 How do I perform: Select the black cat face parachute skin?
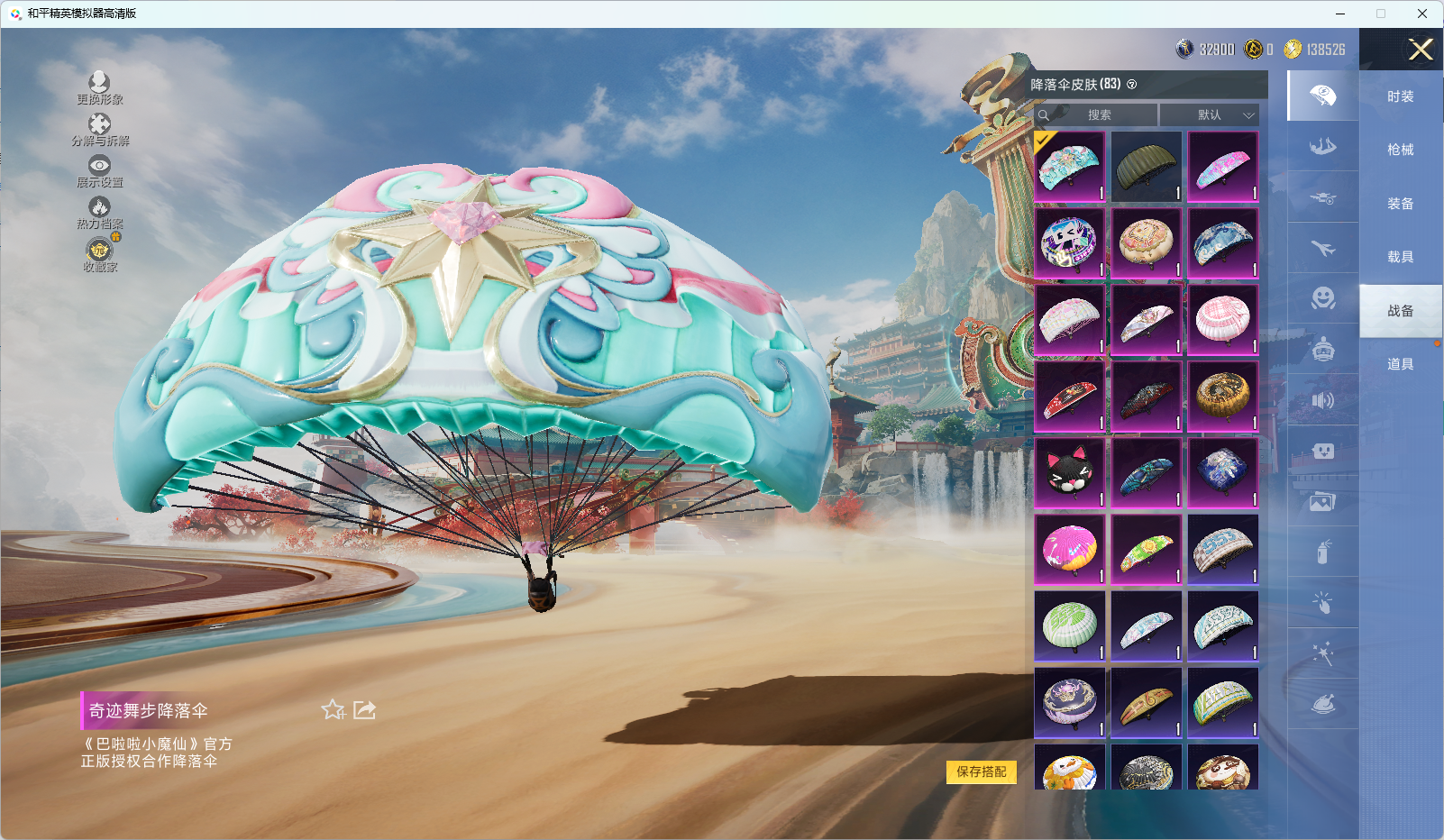coord(1069,472)
